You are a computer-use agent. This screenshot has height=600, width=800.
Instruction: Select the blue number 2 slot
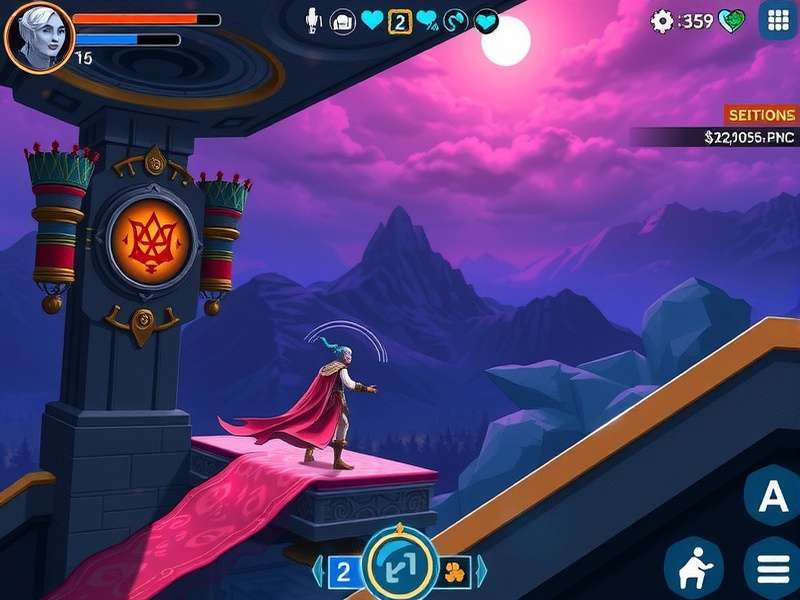pos(343,571)
